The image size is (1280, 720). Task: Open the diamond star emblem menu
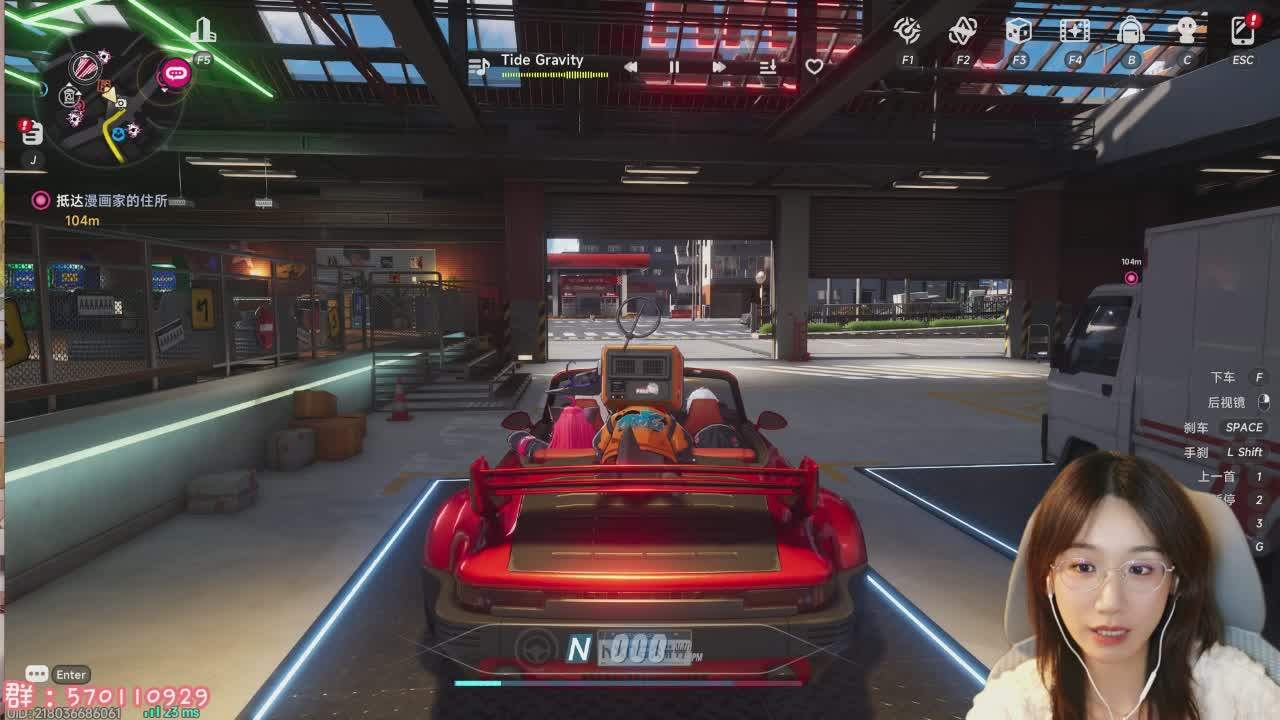pyautogui.click(x=962, y=31)
